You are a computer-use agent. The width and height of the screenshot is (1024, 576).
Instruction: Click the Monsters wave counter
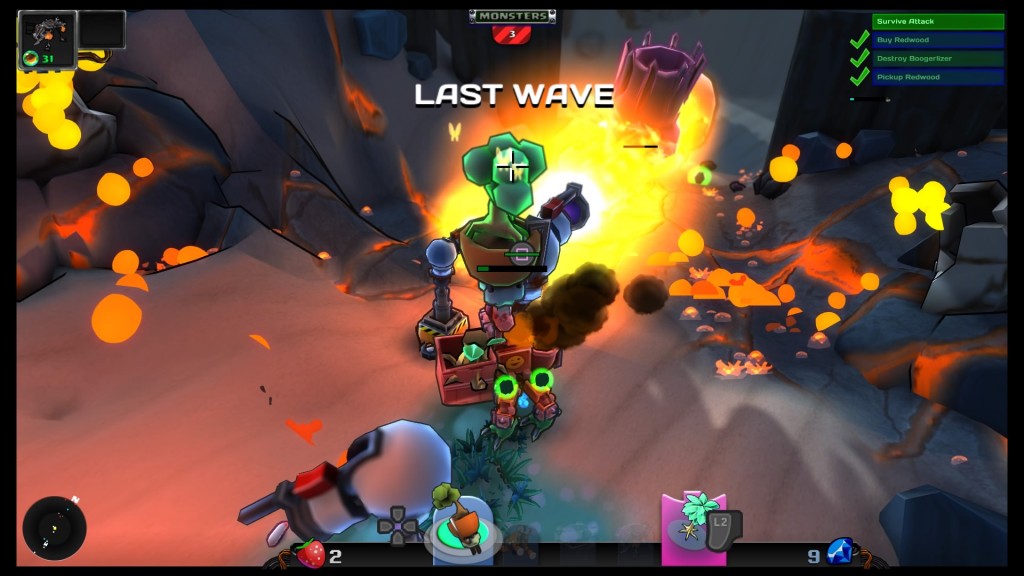tap(512, 25)
